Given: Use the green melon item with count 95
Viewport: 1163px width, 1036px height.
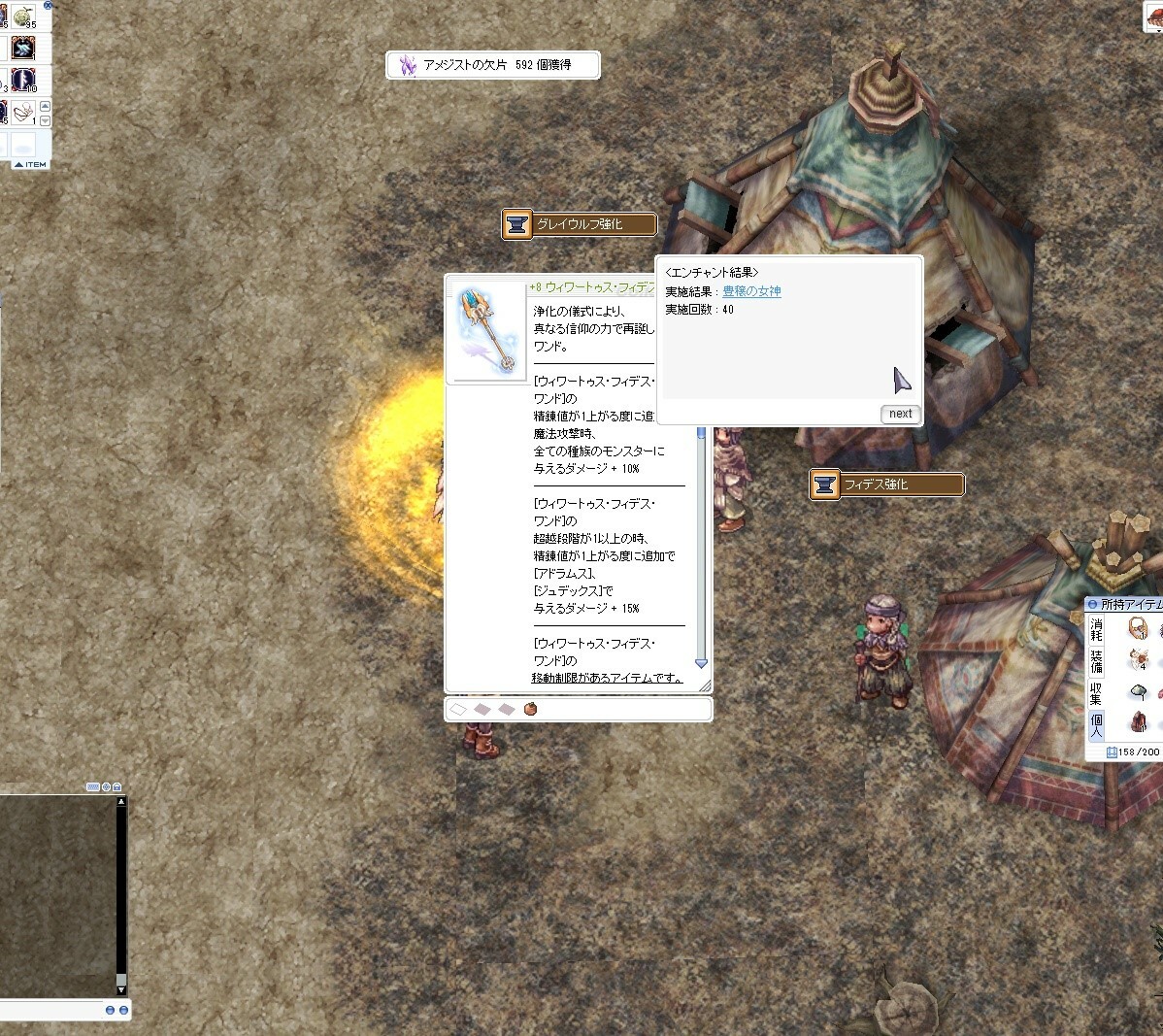Looking at the screenshot, I should [22, 17].
